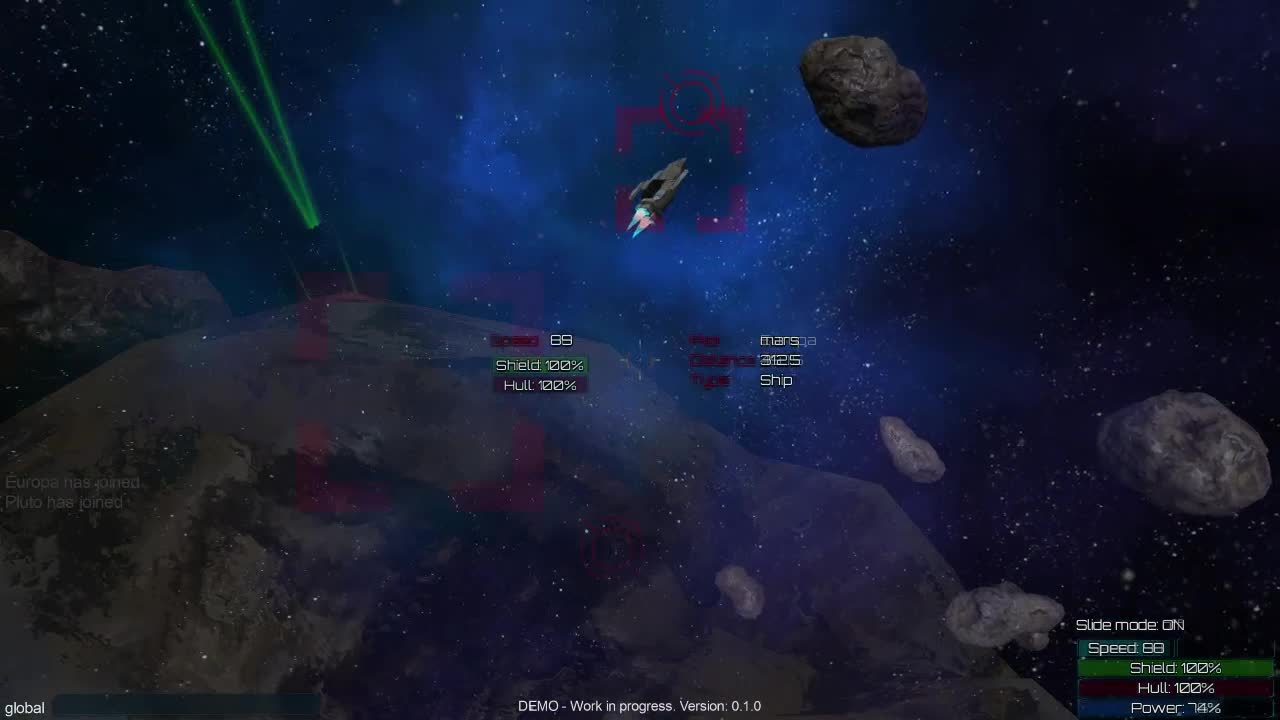Toggle Slide mode off

(x=1130, y=624)
